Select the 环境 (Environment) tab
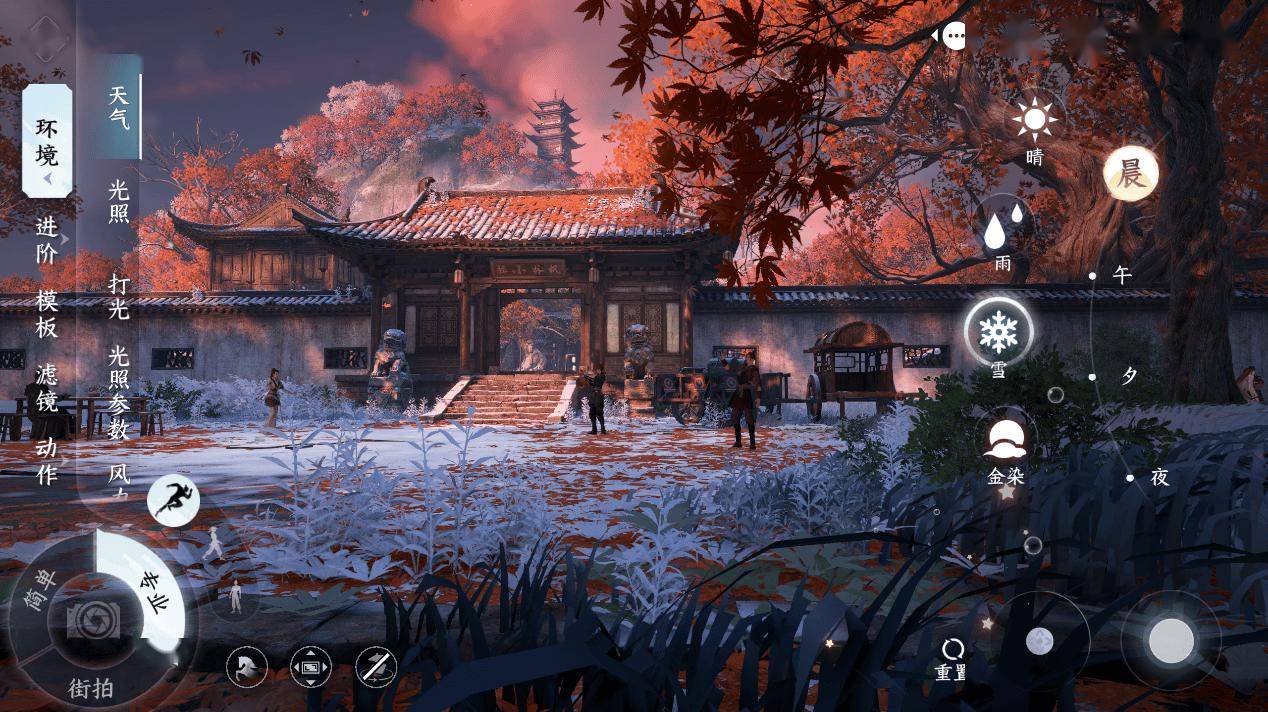 point(47,141)
